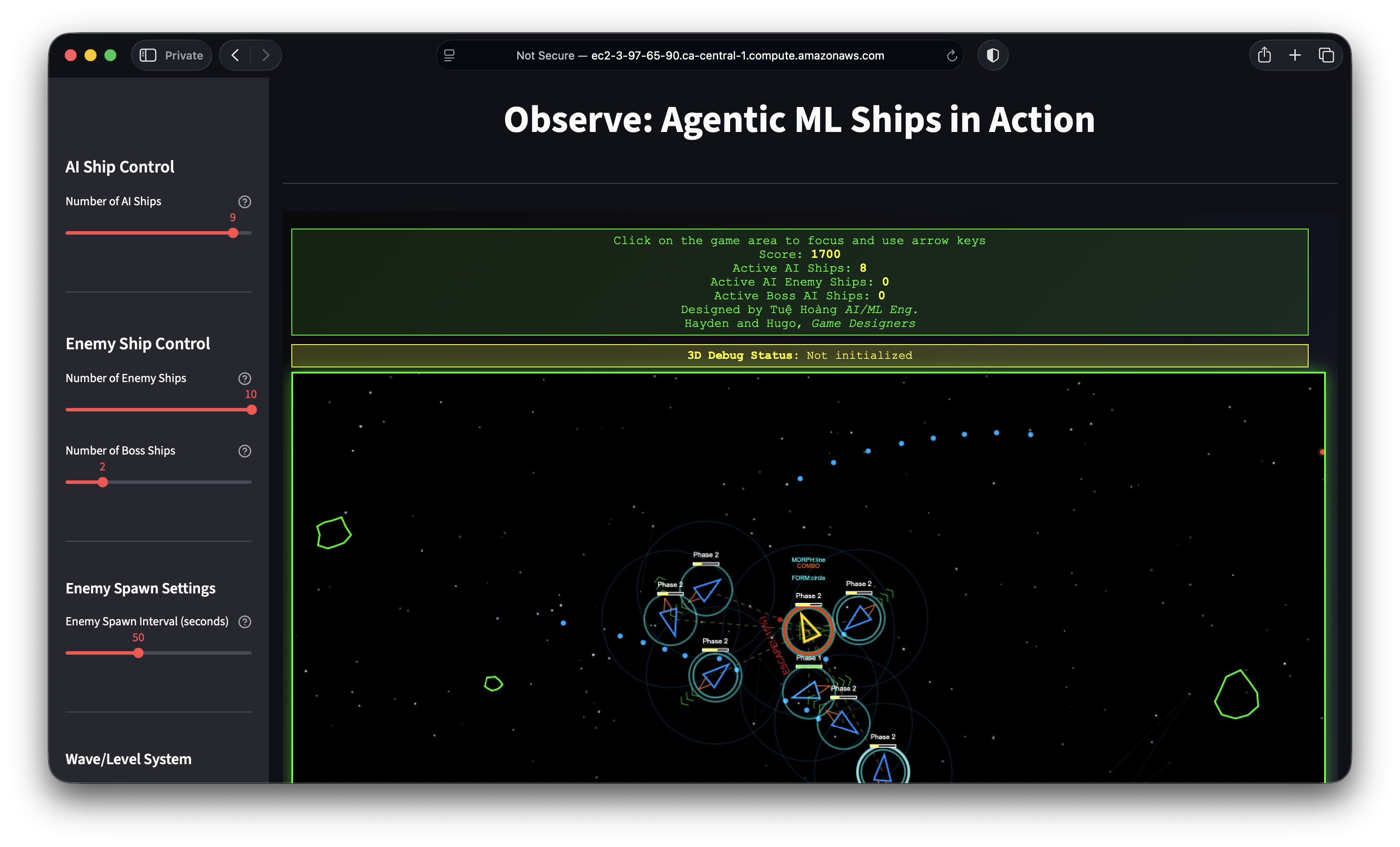Open a new tab with the plus icon

1295,55
